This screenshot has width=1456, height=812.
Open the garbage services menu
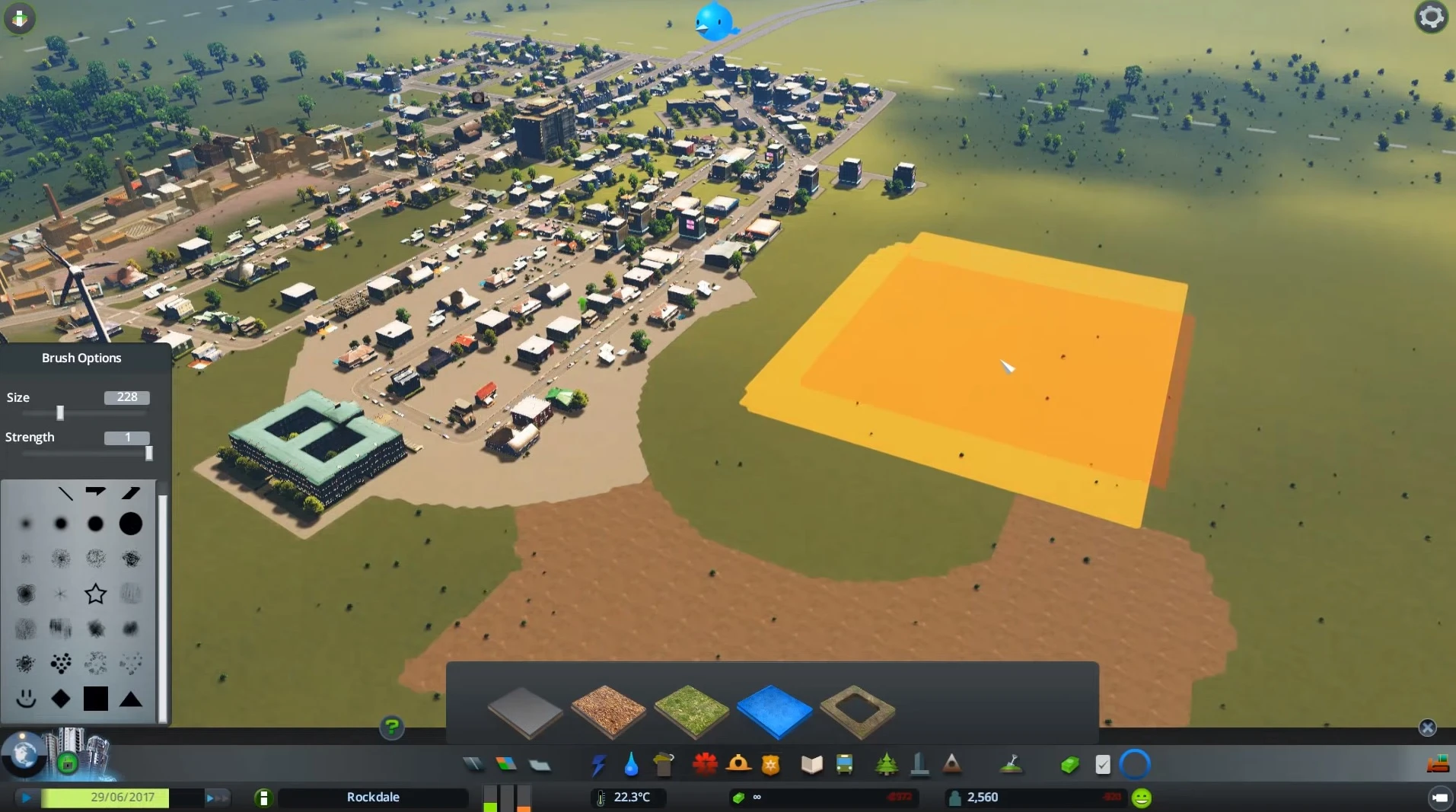coord(663,764)
